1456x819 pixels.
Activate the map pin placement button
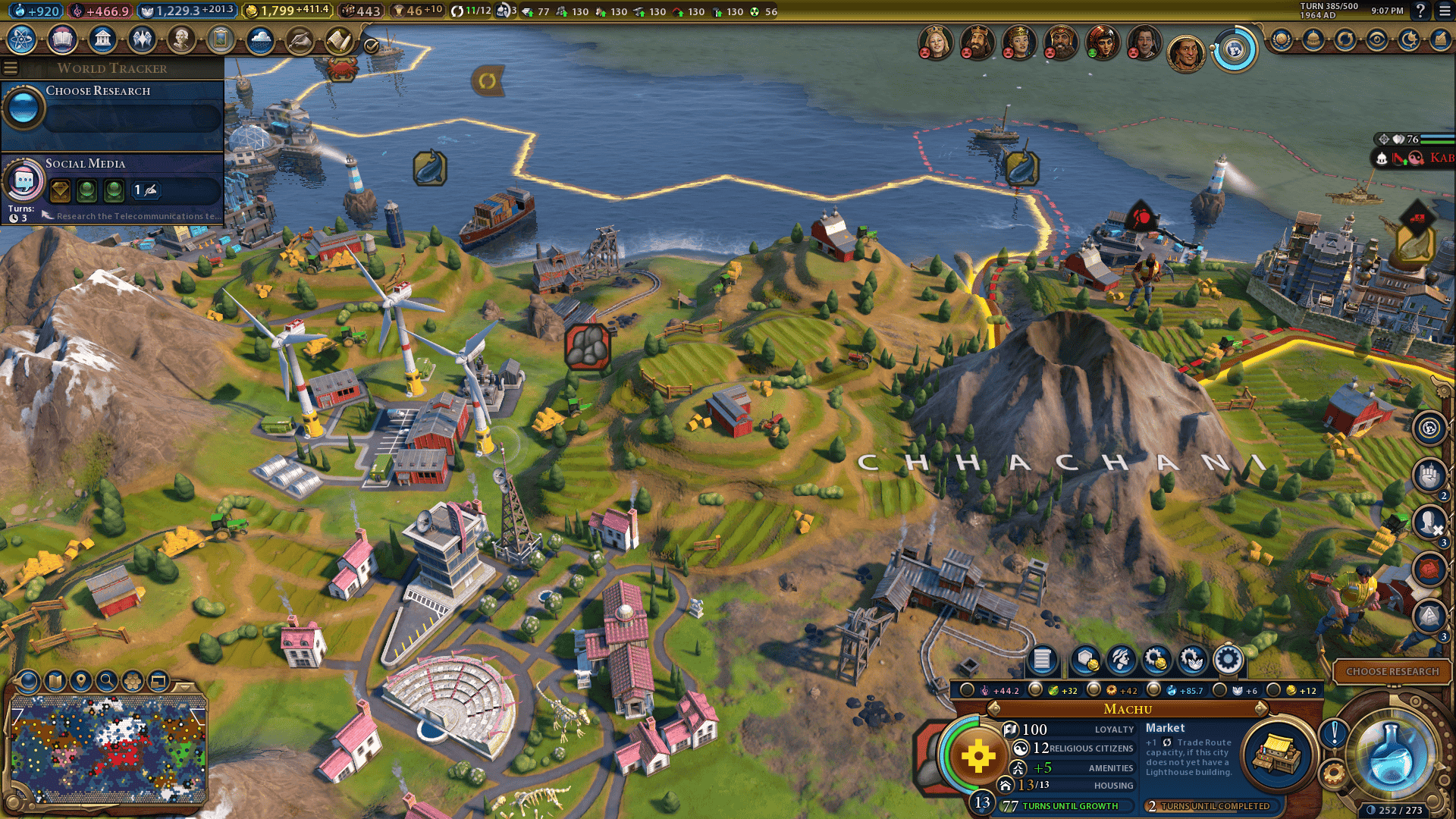pyautogui.click(x=80, y=681)
